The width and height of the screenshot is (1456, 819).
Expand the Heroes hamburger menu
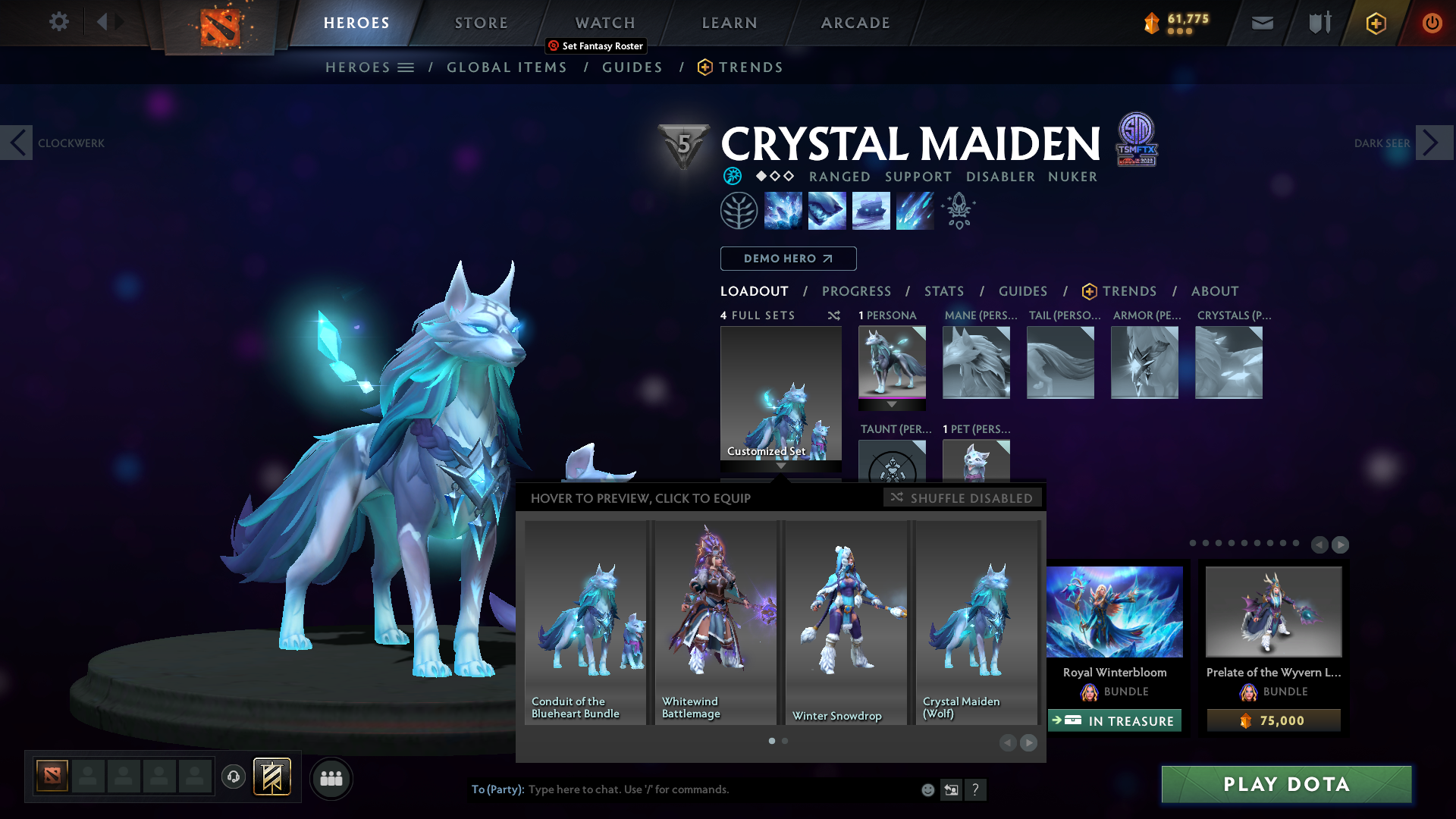406,67
